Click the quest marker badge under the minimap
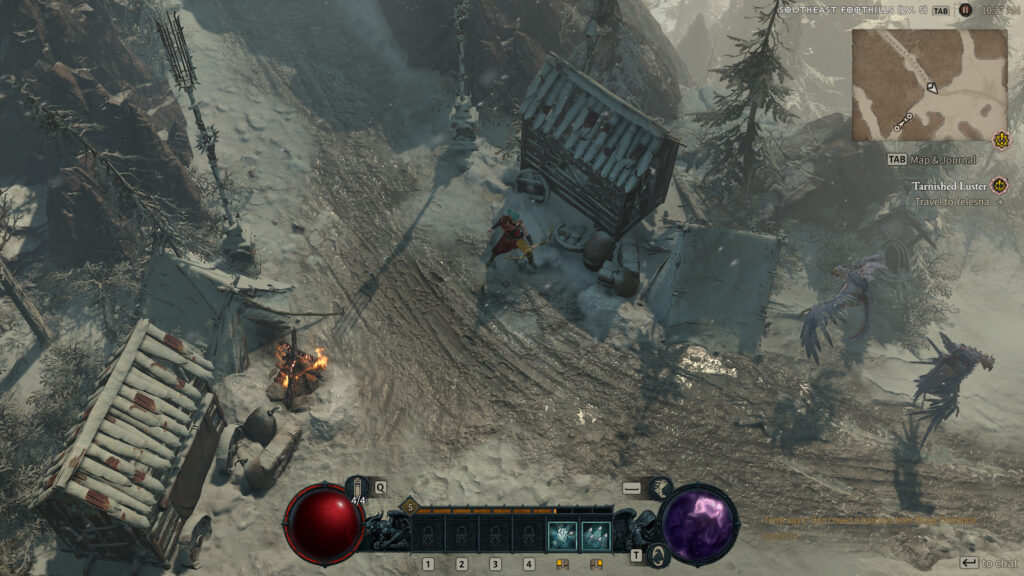This screenshot has width=1024, height=576. point(1001,140)
